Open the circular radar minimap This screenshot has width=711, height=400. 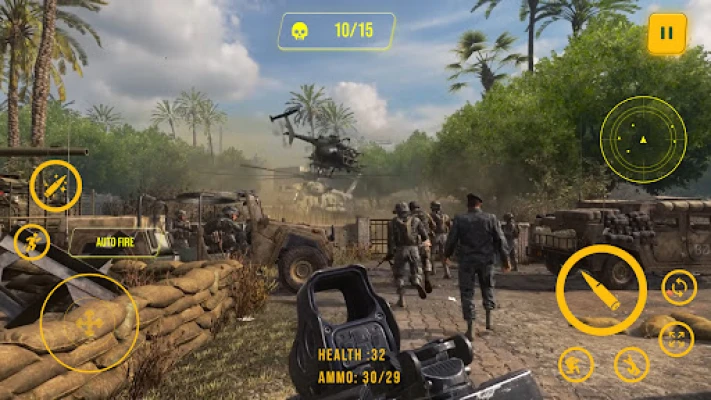coord(643,139)
